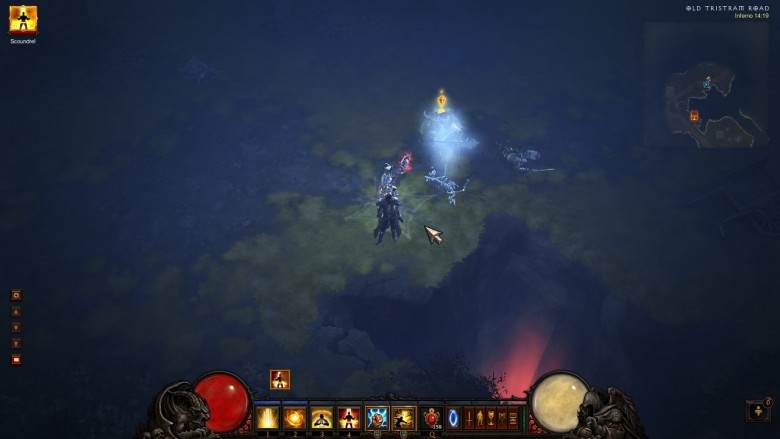Select the blue-ringed primary attack skill
The image size is (780, 439).
point(377,417)
